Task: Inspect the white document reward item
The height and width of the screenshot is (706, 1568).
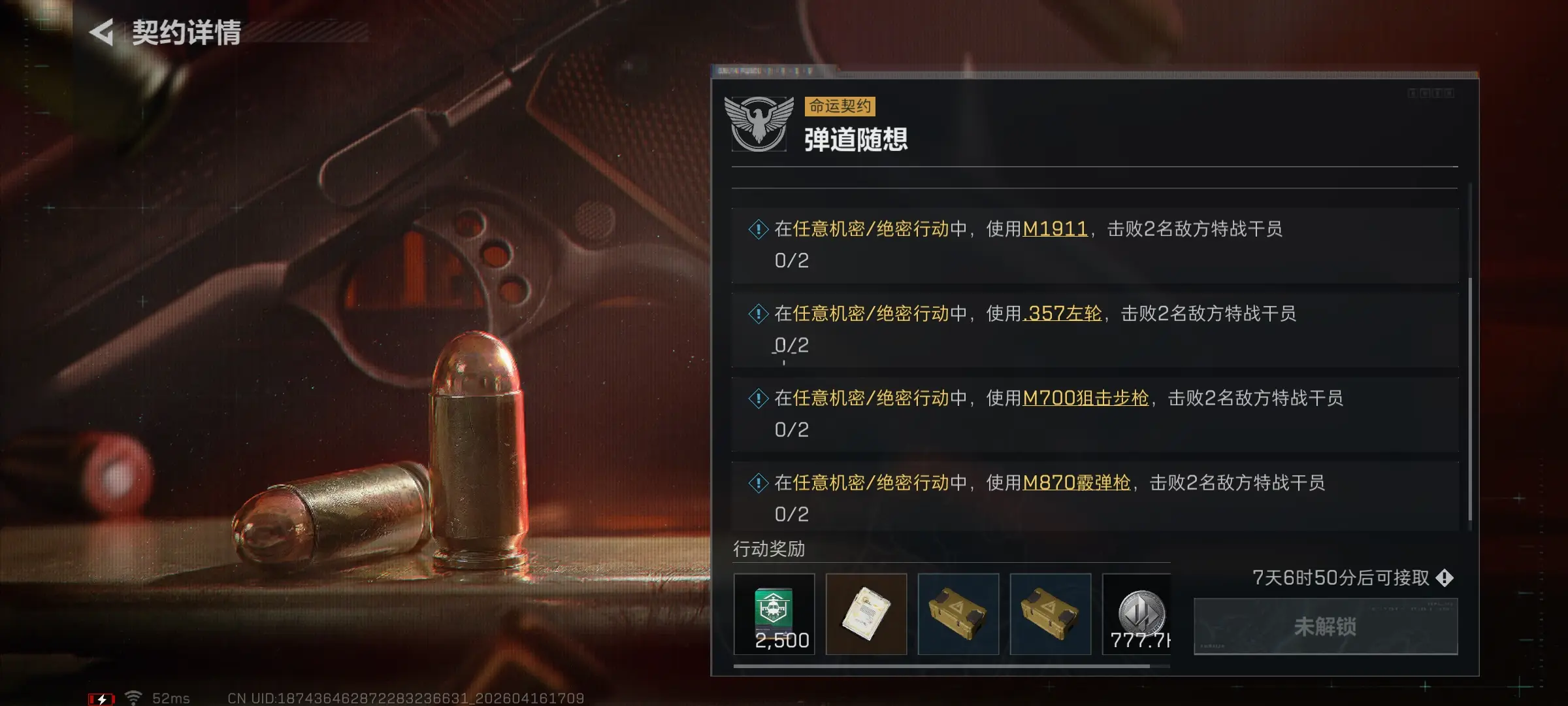Action: click(866, 613)
